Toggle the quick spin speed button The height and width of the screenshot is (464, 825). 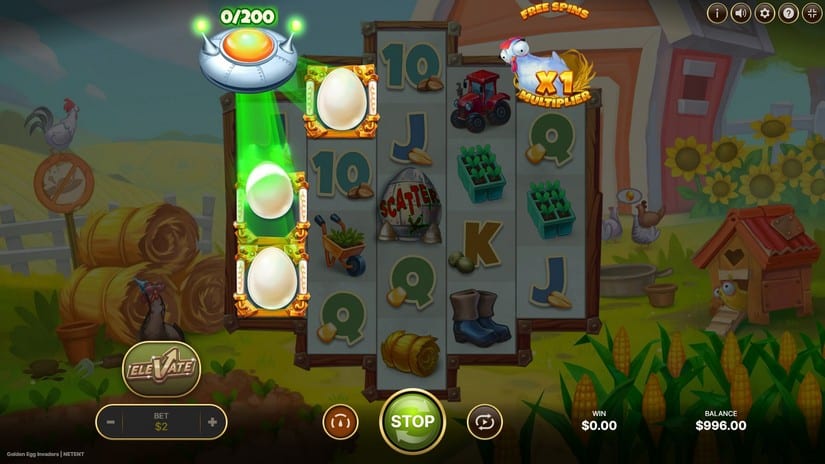[340, 422]
